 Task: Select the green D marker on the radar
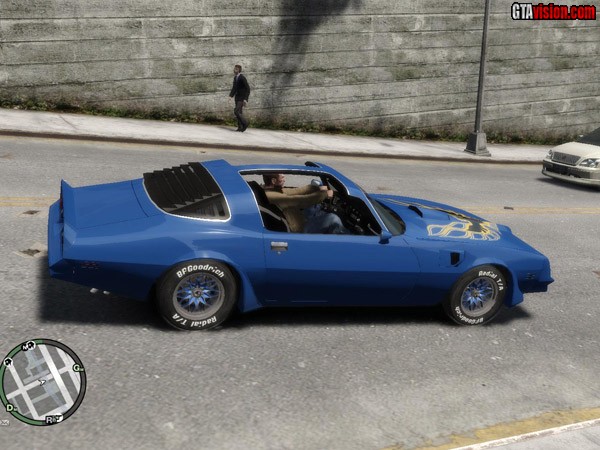[10, 407]
